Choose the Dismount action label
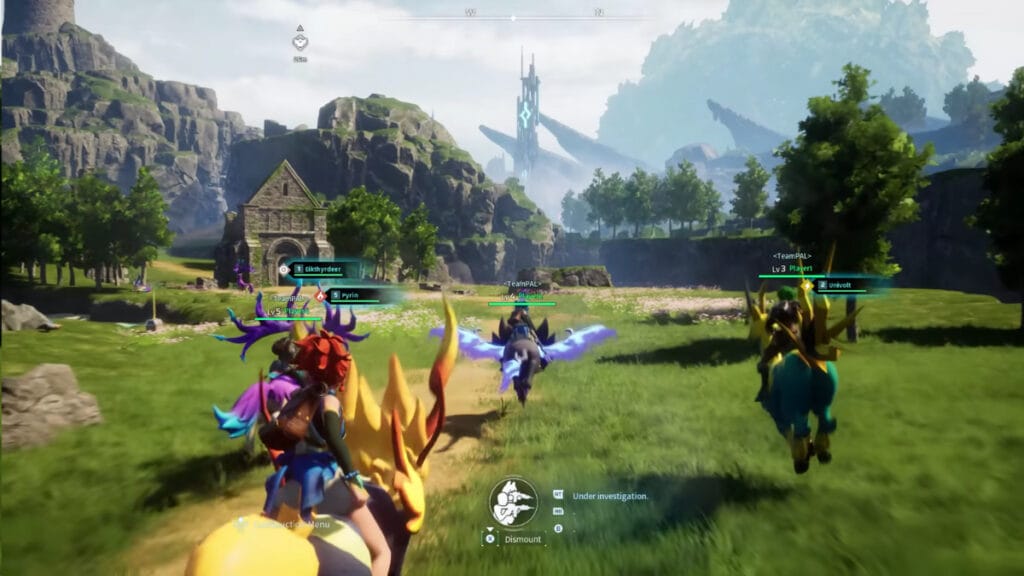Viewport: 1024px width, 576px height. [525, 538]
